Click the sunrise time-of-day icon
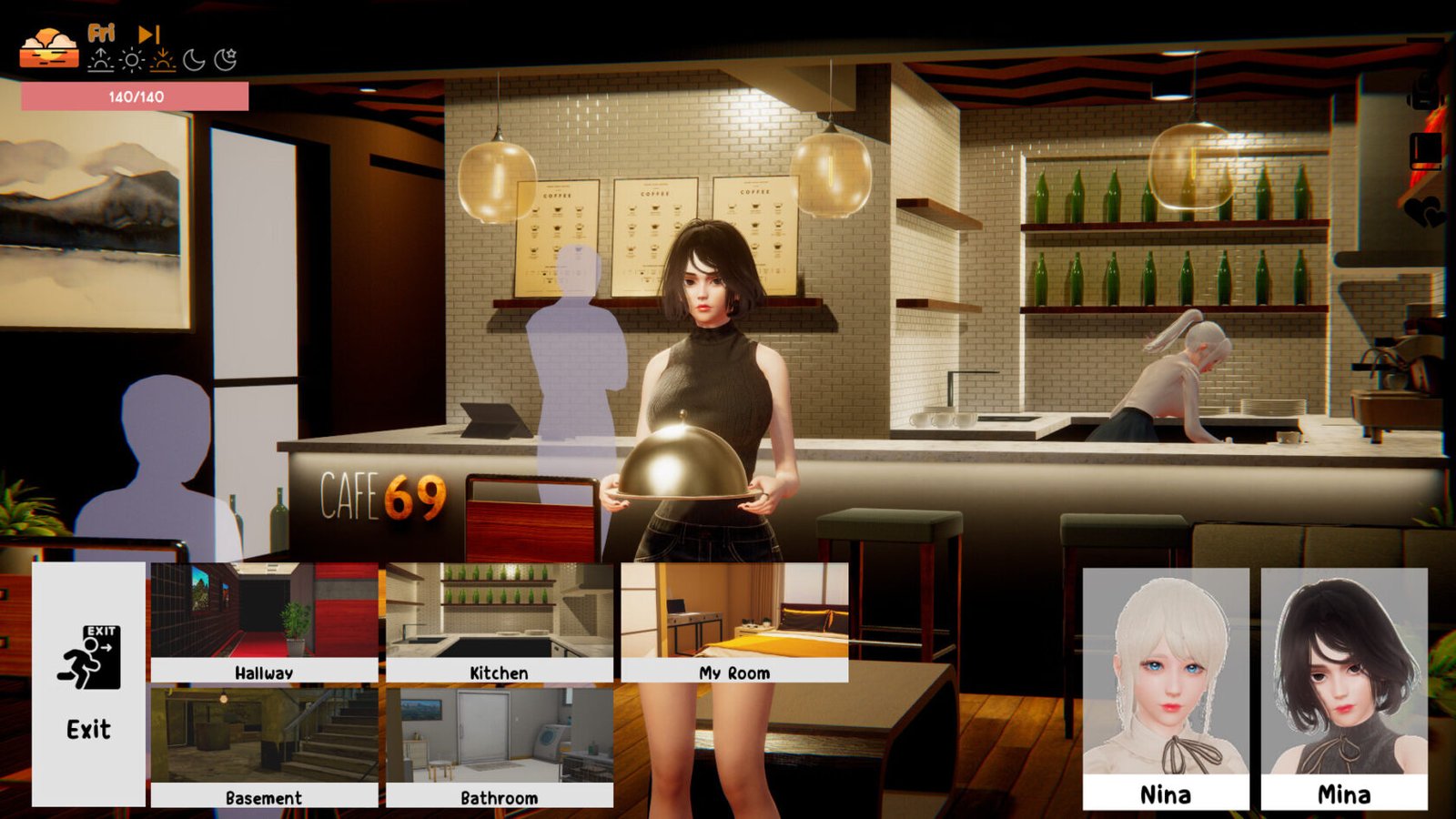Viewport: 1456px width, 819px height. point(100,61)
